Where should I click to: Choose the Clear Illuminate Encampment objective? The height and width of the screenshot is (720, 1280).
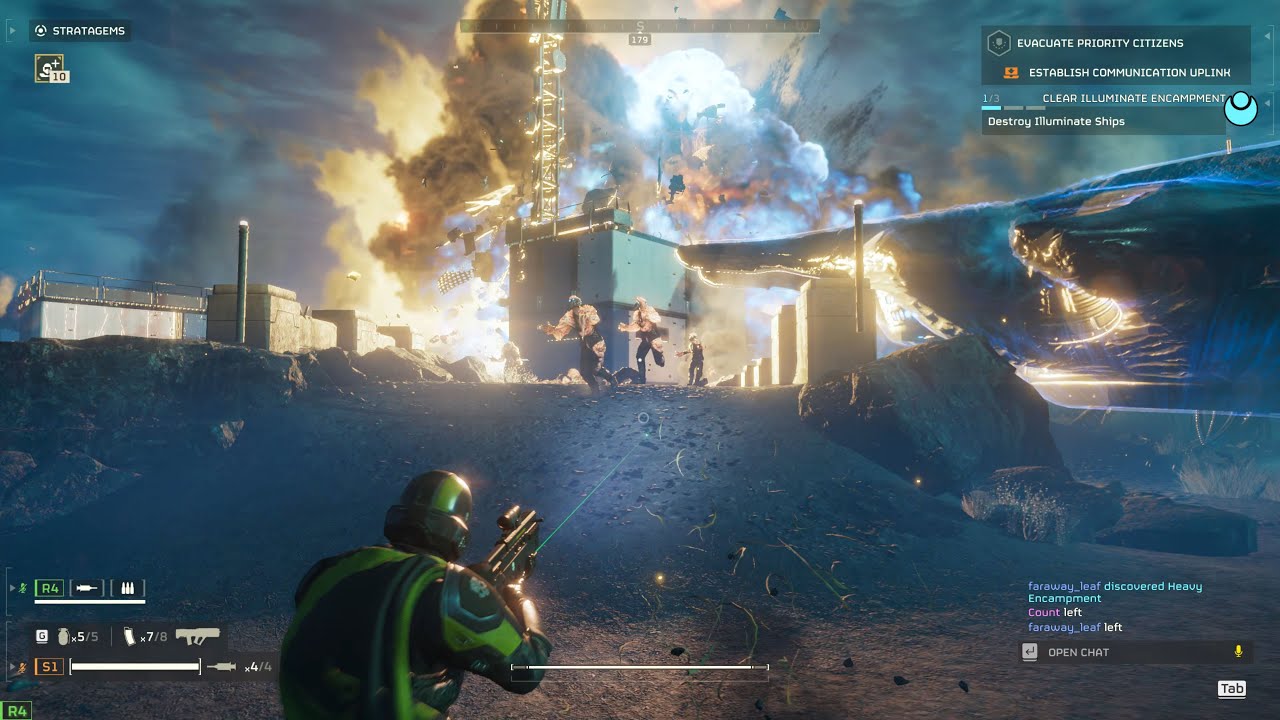point(1132,99)
